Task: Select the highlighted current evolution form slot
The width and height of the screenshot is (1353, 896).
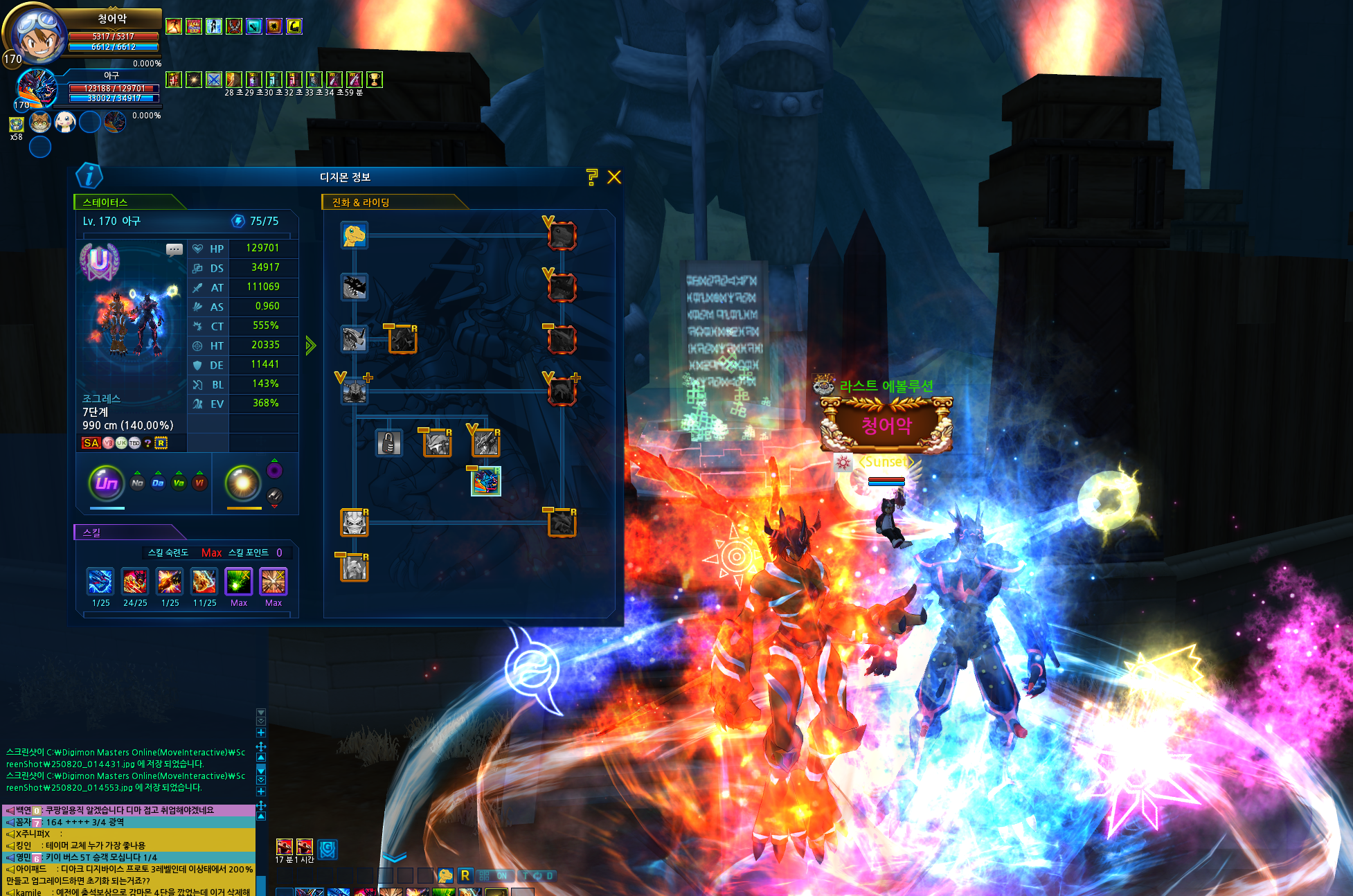Action: point(486,481)
